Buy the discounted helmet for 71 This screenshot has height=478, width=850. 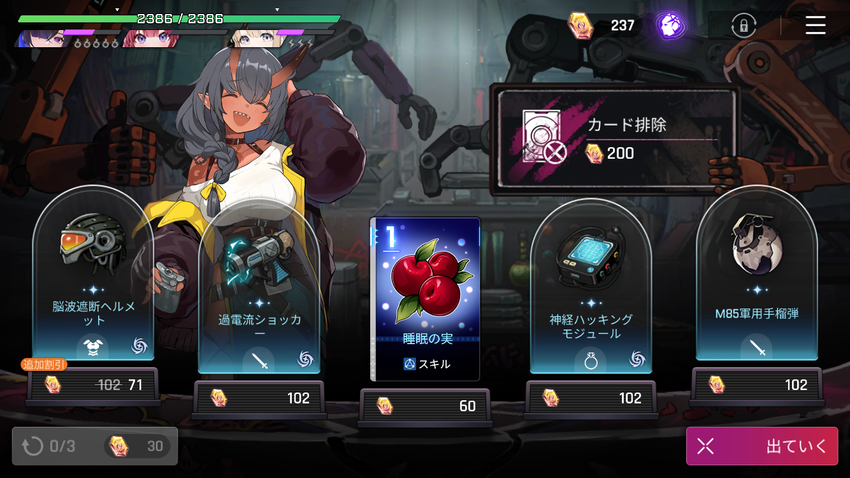click(x=92, y=384)
